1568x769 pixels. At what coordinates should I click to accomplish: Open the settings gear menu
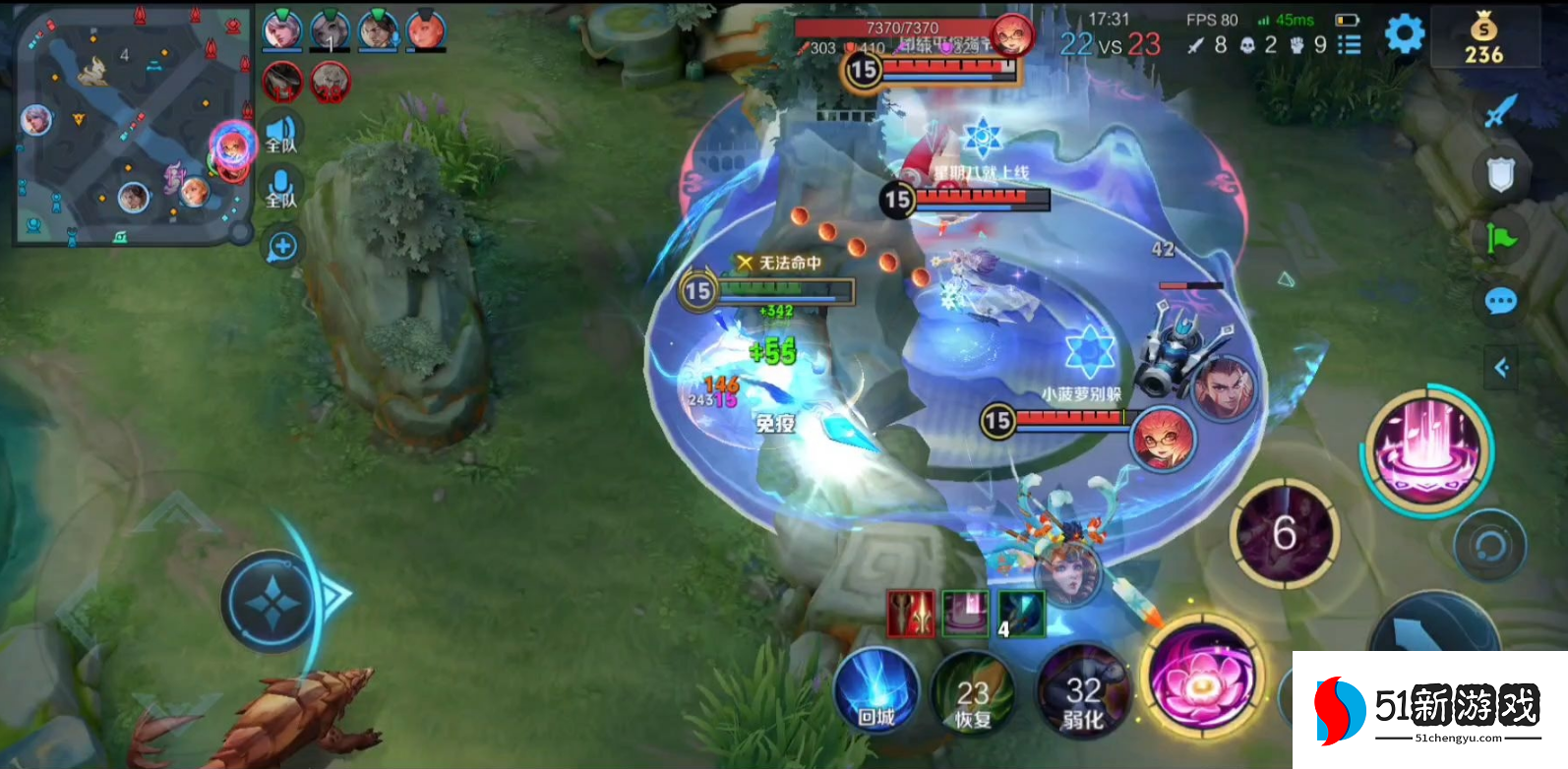[1404, 34]
